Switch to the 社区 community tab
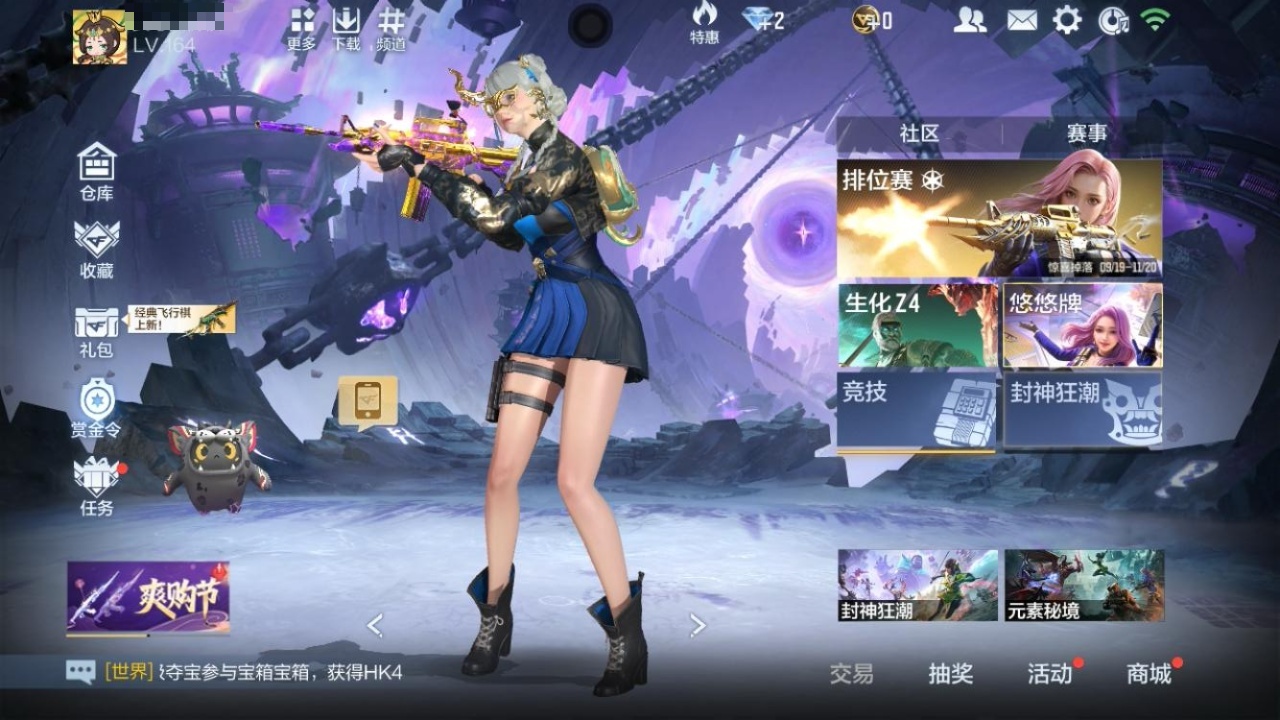The image size is (1280, 720). [919, 133]
